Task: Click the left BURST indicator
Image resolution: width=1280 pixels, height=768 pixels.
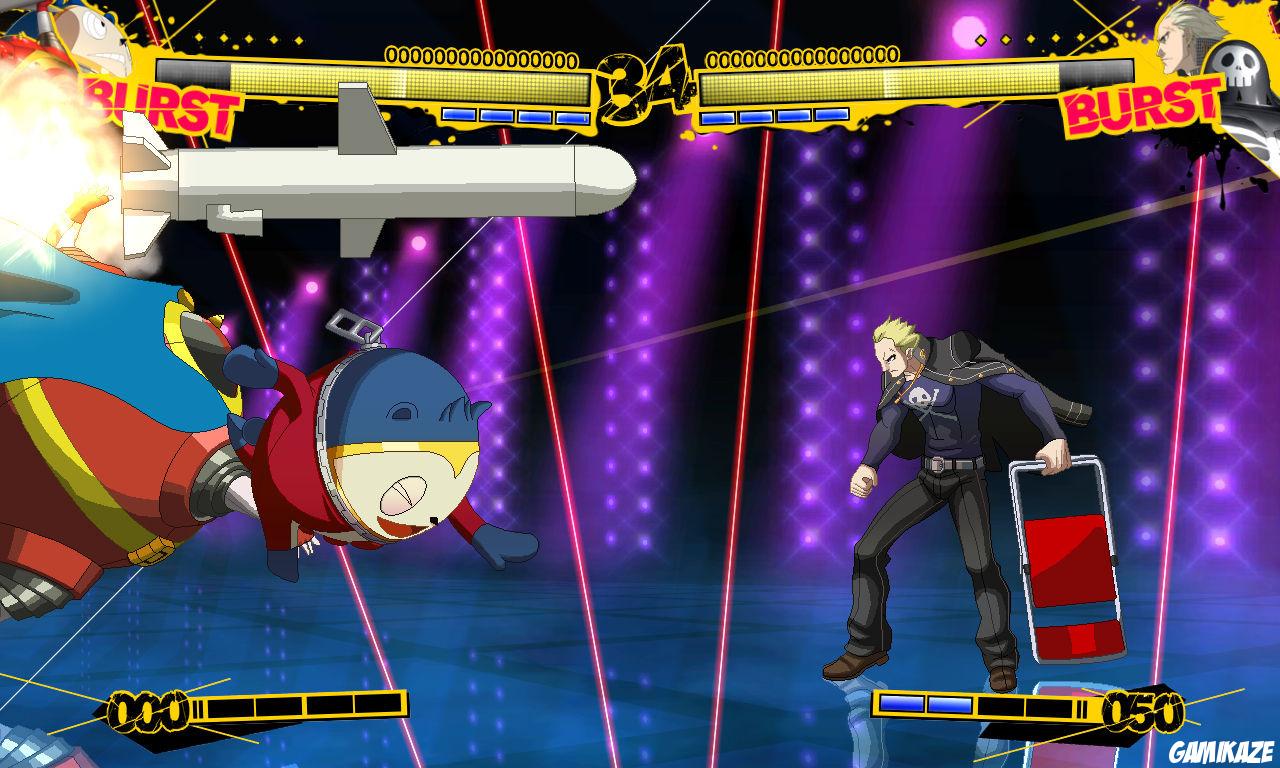Action: pyautogui.click(x=160, y=100)
